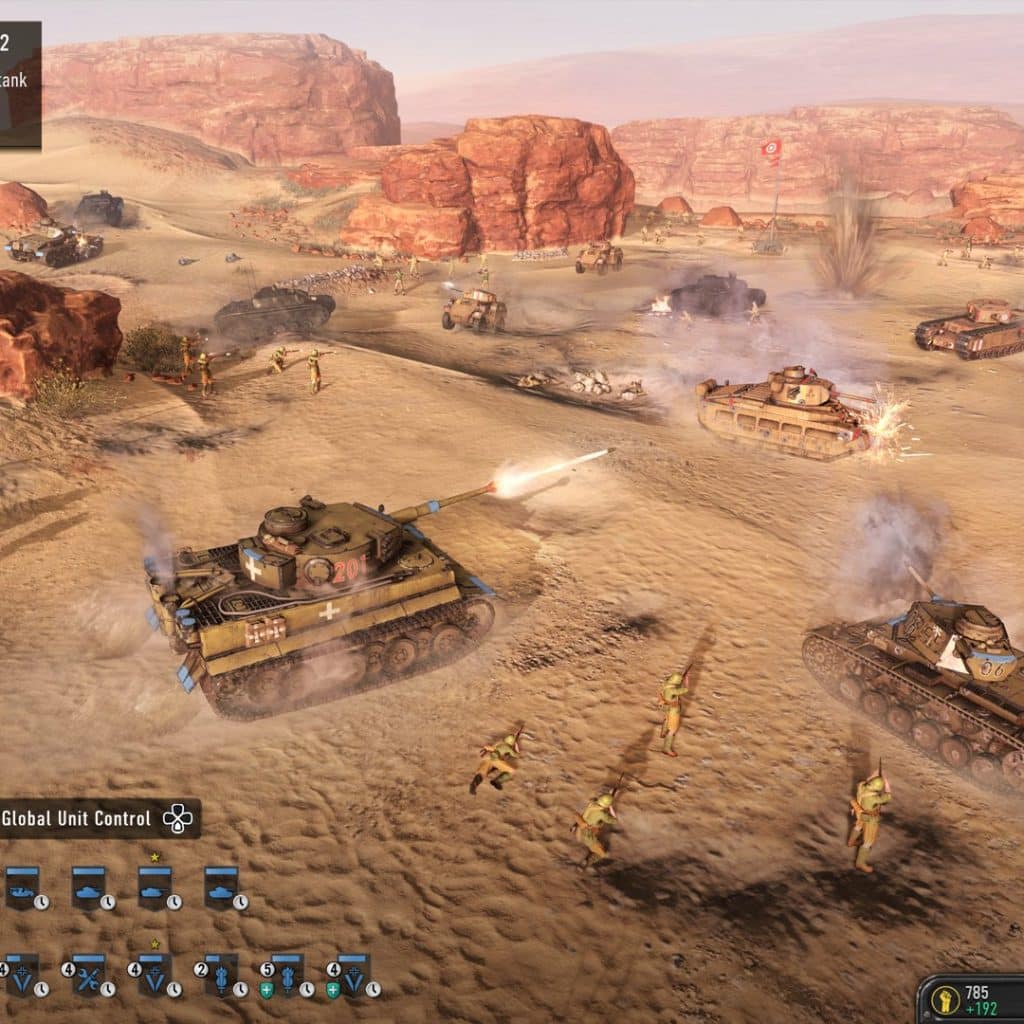Viewport: 1024px width, 1024px height.
Task: Select the starred tank unit icon
Action: (155, 886)
